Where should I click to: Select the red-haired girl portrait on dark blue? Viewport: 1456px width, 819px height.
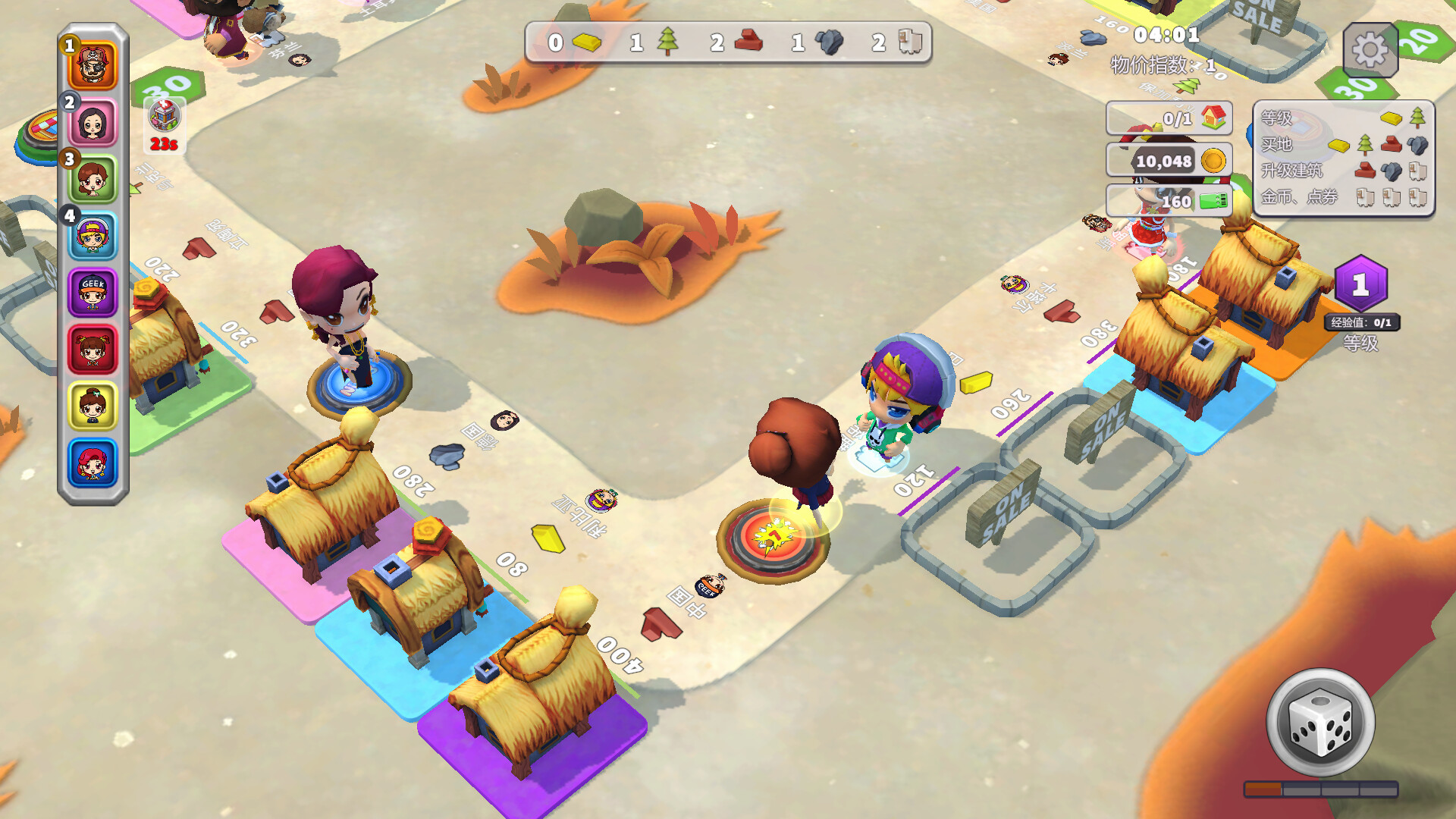pos(93,463)
